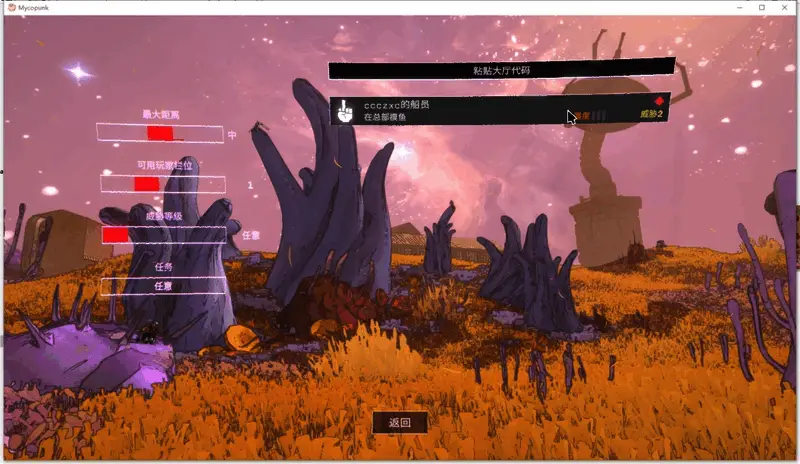Screen dimensions: 800x464
Task: Adjust the 威胁等级 threat level slider
Action: coord(164,234)
